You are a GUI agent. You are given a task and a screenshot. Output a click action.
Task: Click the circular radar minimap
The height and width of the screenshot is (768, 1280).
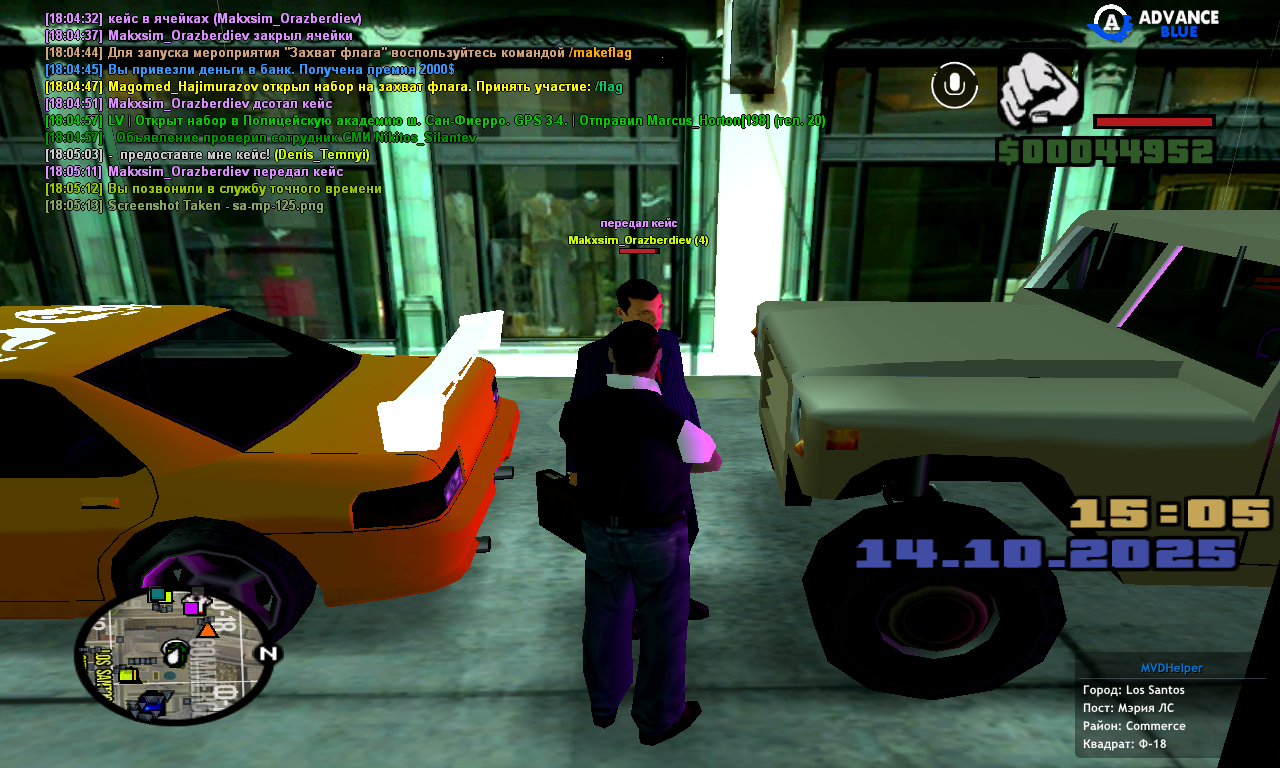174,655
